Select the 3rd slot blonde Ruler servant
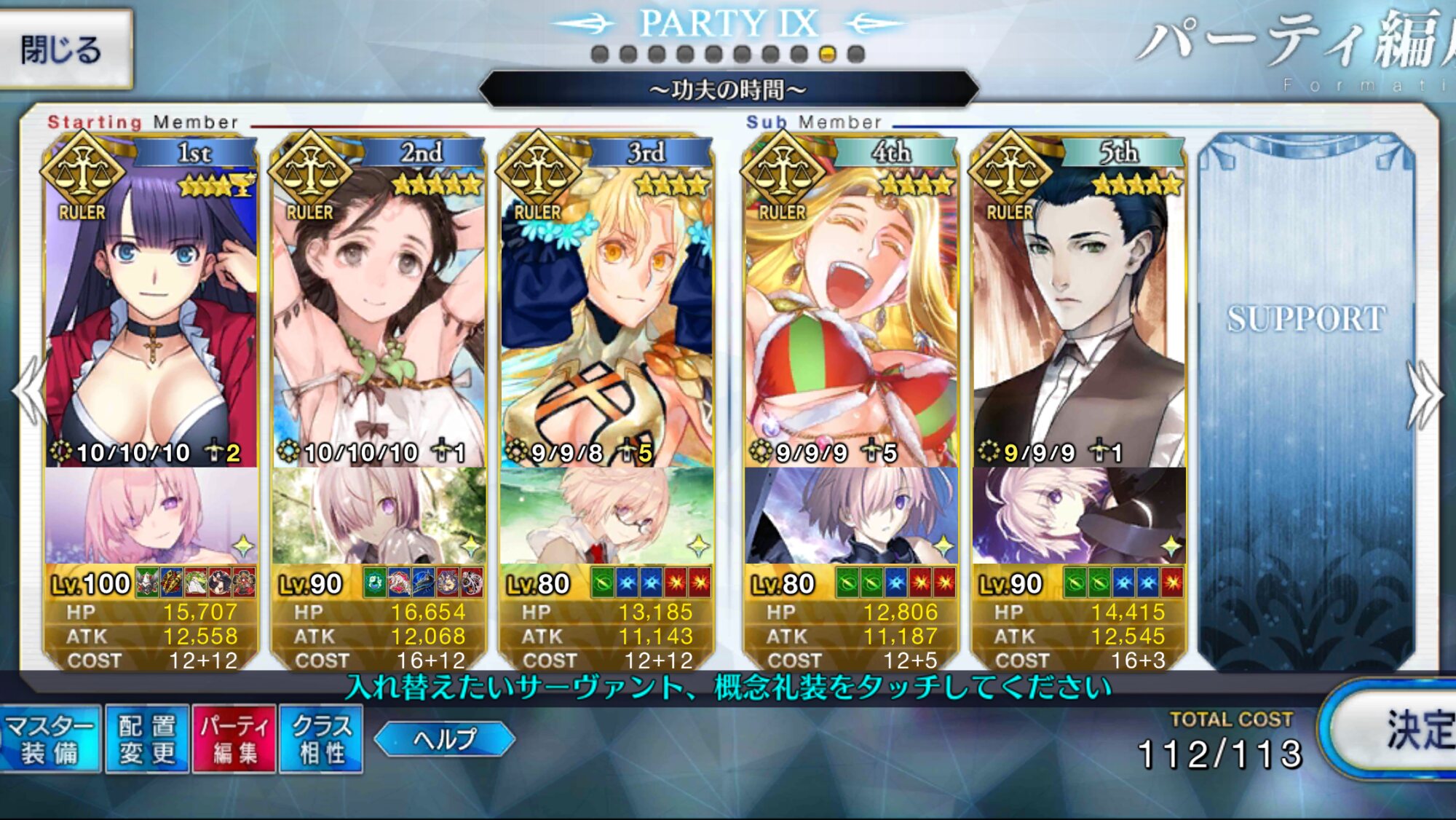Image resolution: width=1456 pixels, height=820 pixels. [x=606, y=306]
